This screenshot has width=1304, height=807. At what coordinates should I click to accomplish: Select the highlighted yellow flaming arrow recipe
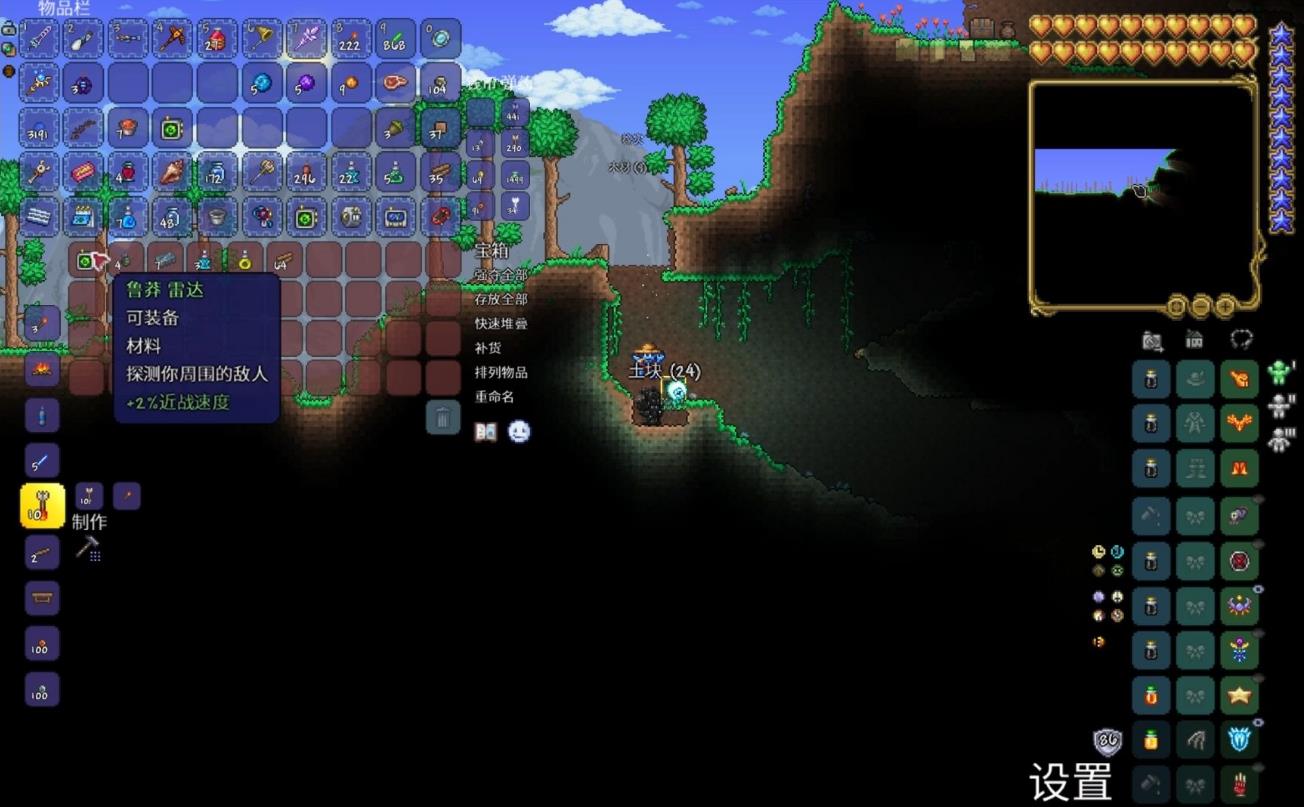click(x=42, y=506)
